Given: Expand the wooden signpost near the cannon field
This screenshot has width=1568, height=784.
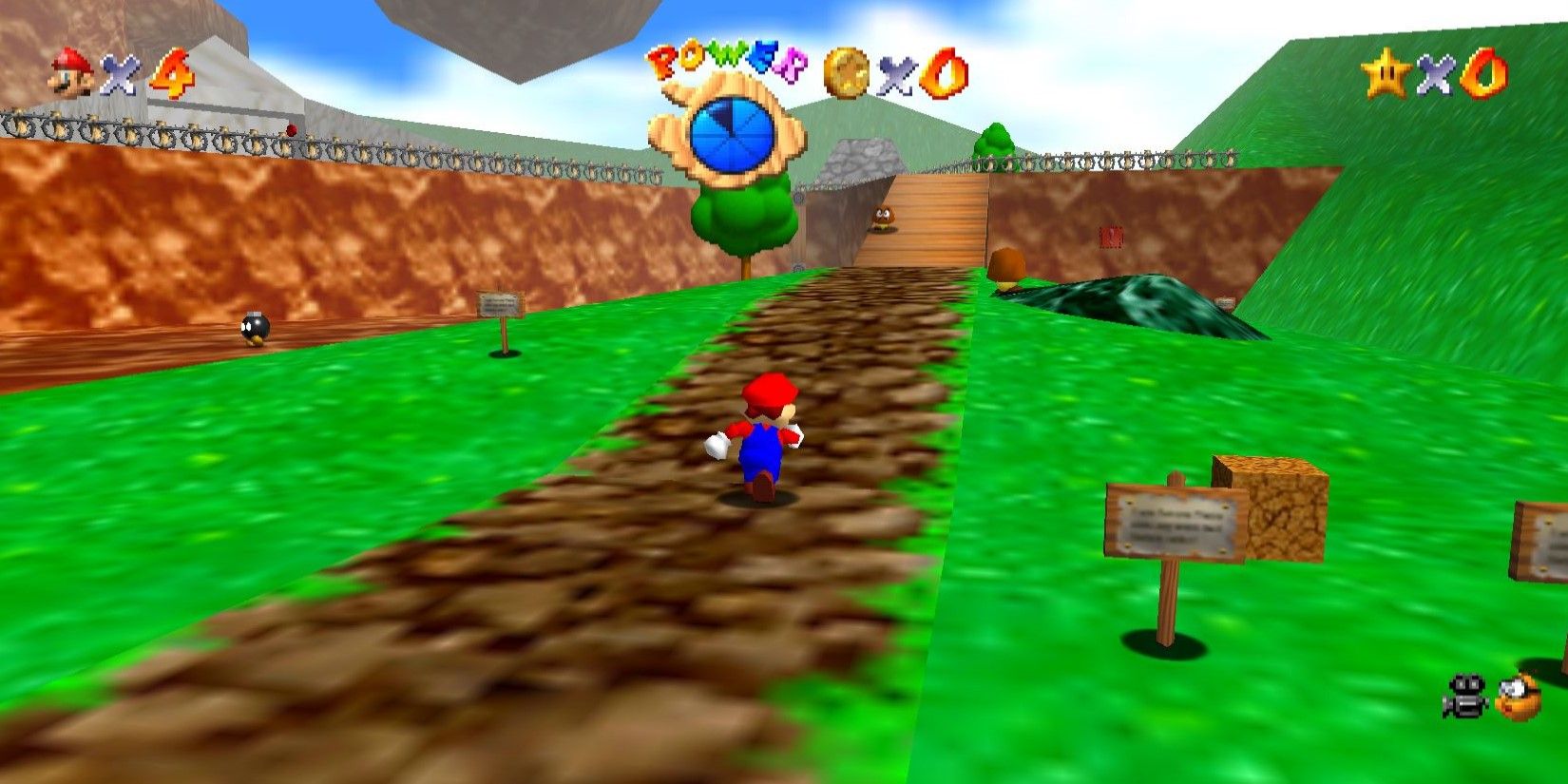Looking at the screenshot, I should coord(501,304).
